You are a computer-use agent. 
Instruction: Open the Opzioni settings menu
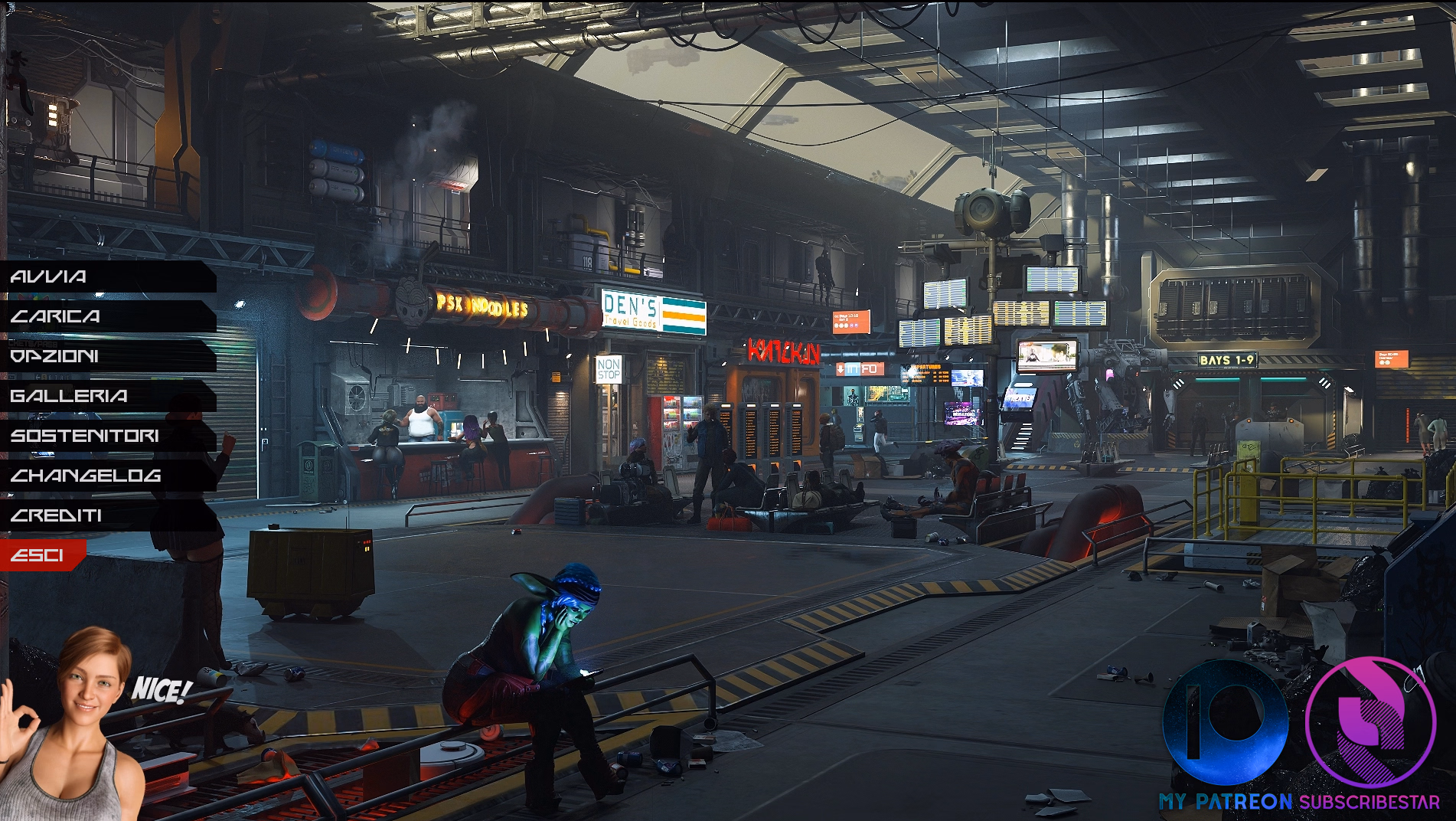55,356
